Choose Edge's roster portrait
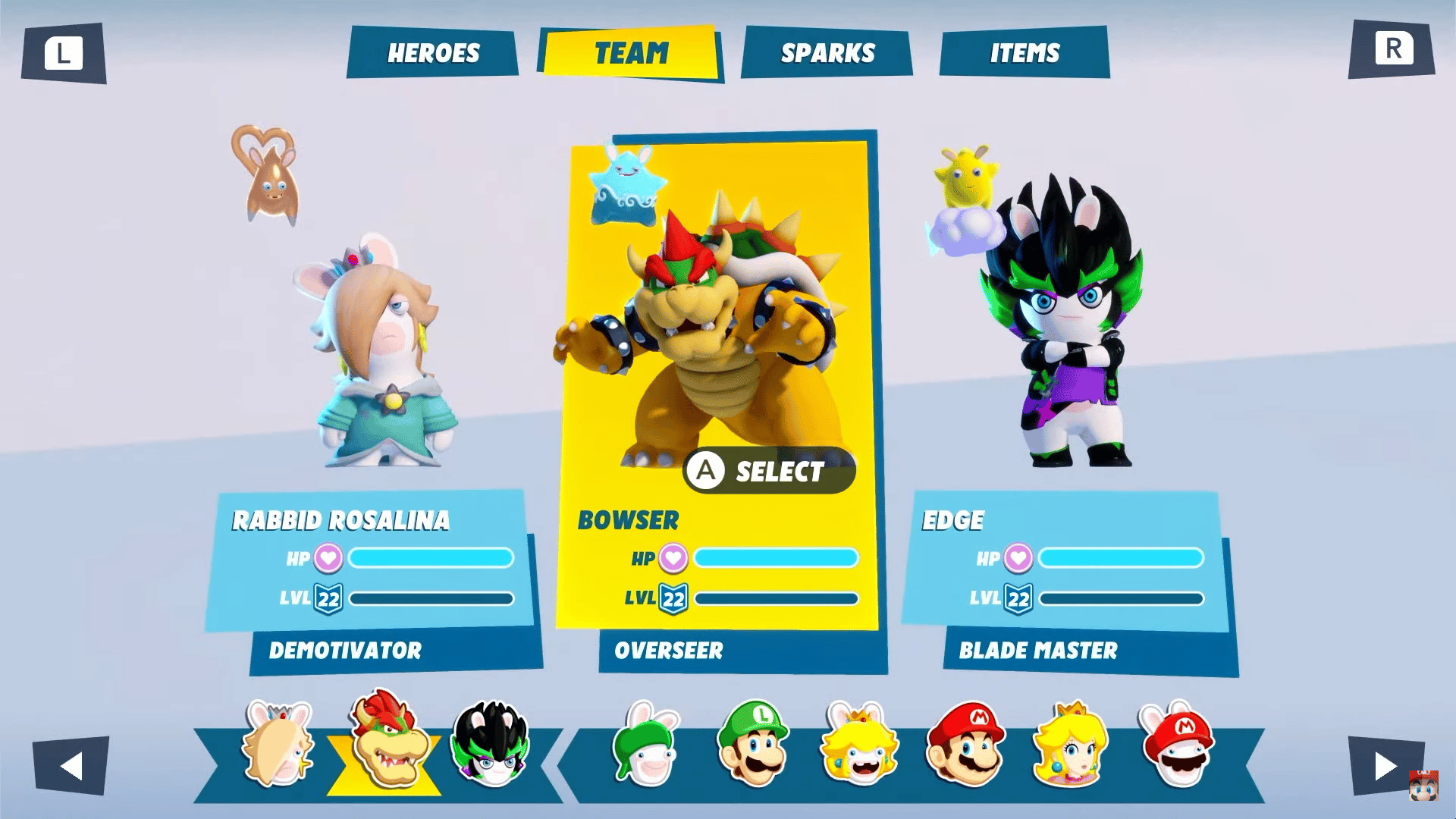Viewport: 1456px width, 819px height. 491,744
